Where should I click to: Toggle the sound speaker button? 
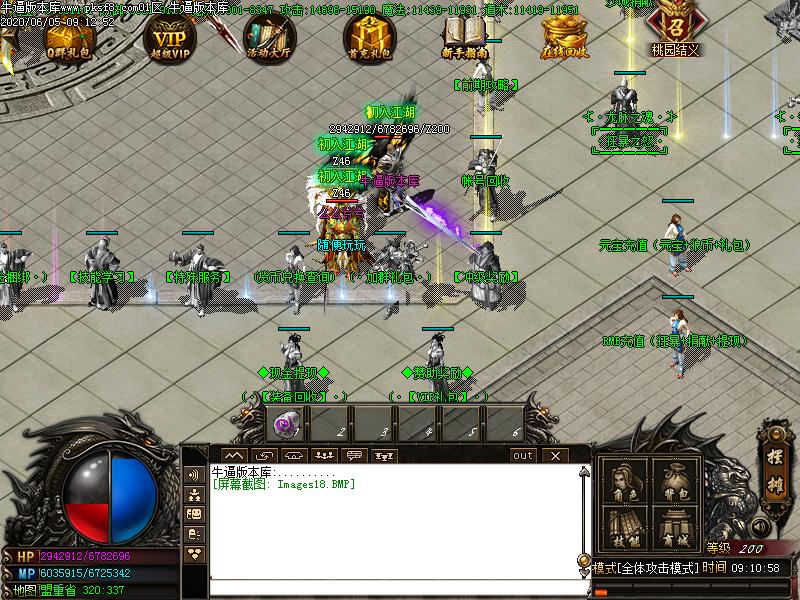pos(762,526)
